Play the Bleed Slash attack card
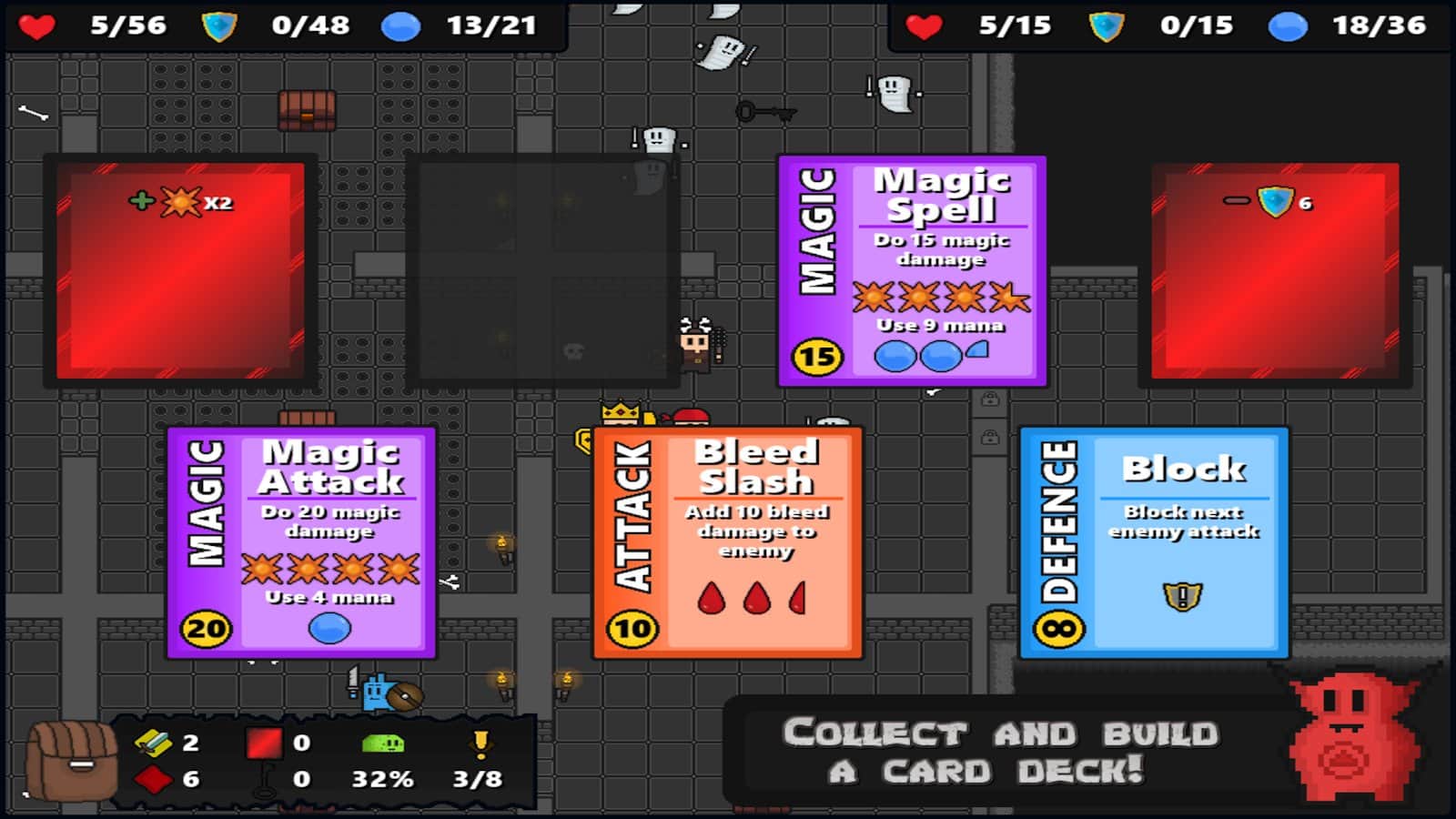 pos(726,542)
